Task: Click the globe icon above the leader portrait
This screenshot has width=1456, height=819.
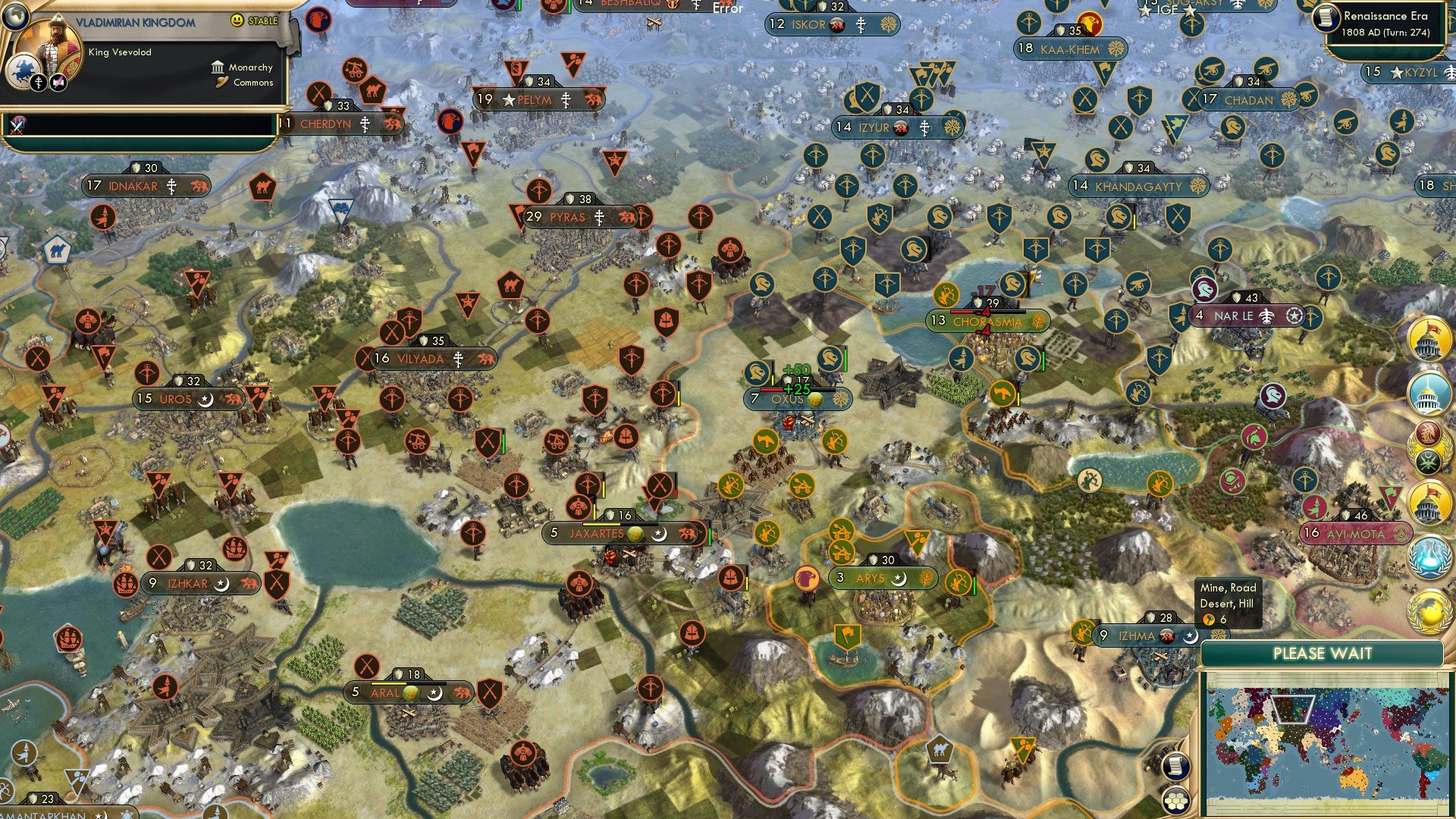Action: [x=16, y=17]
